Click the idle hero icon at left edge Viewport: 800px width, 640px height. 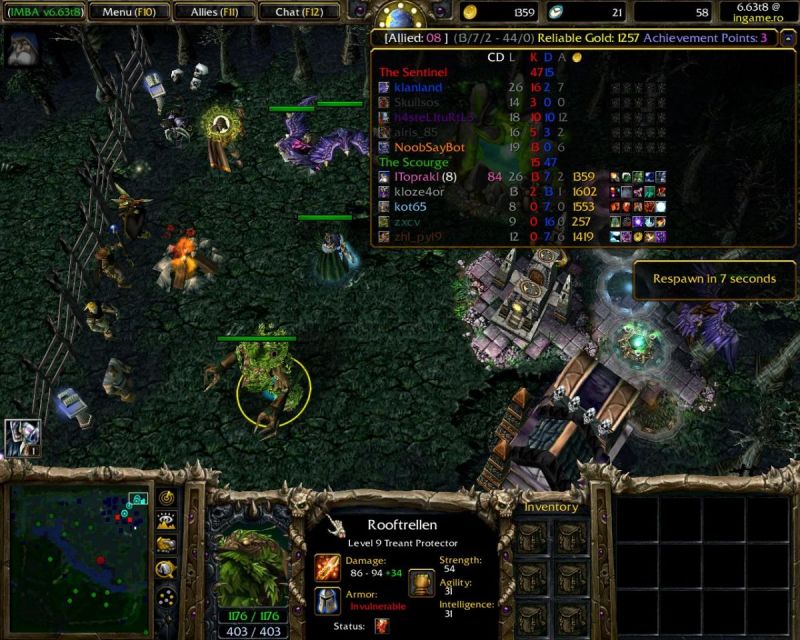point(22,437)
